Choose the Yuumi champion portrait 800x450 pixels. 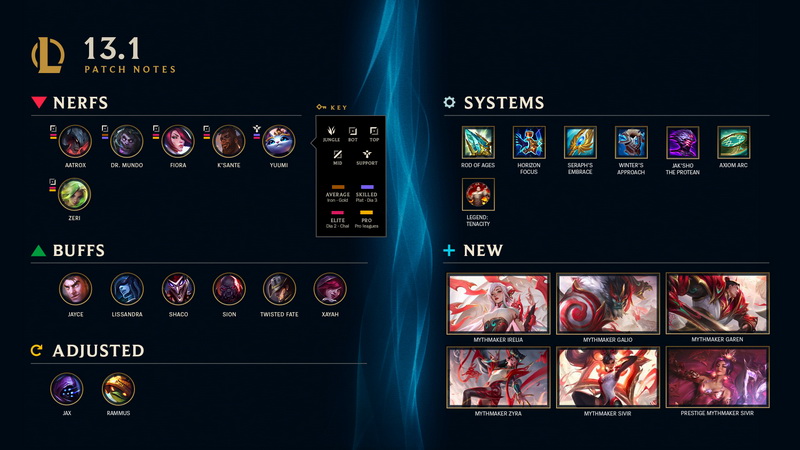click(279, 142)
